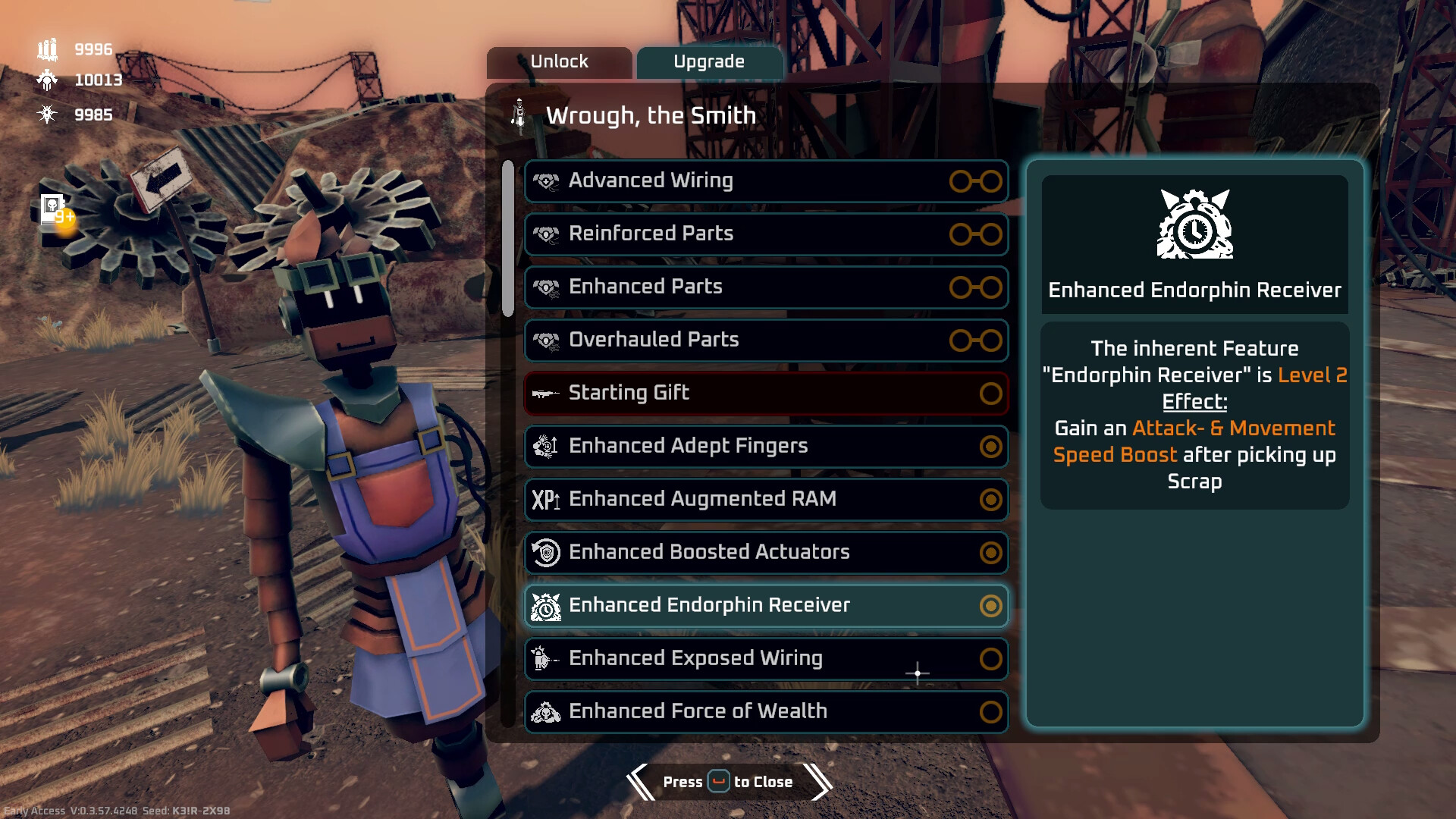Click the Reinforced Parts helmet icon
The image size is (1456, 819).
click(x=547, y=234)
